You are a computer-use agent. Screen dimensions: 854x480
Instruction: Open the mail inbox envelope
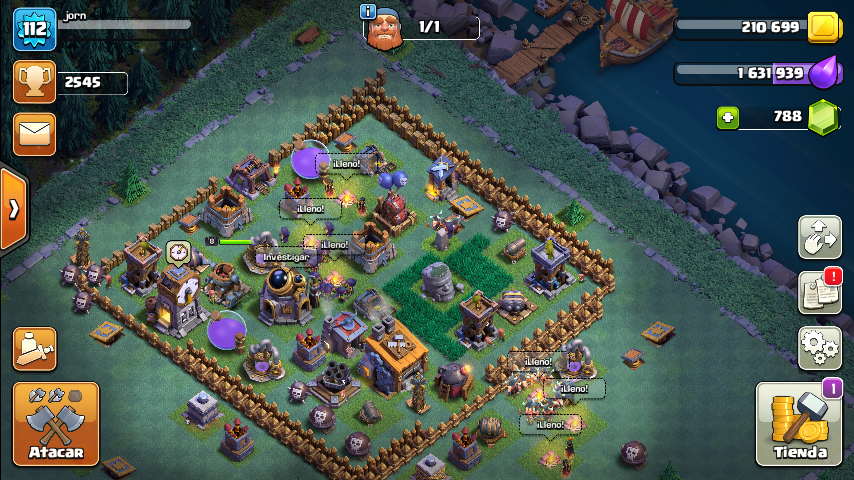(x=34, y=134)
